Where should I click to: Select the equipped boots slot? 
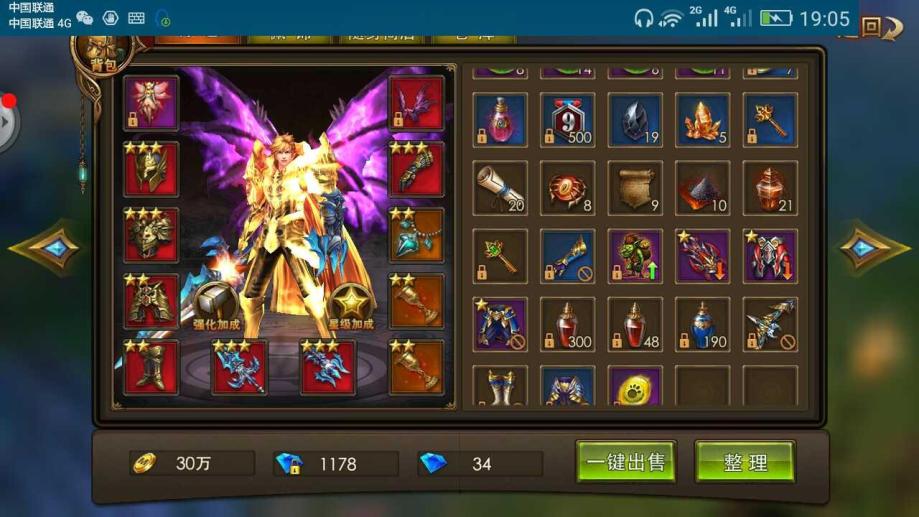point(151,367)
